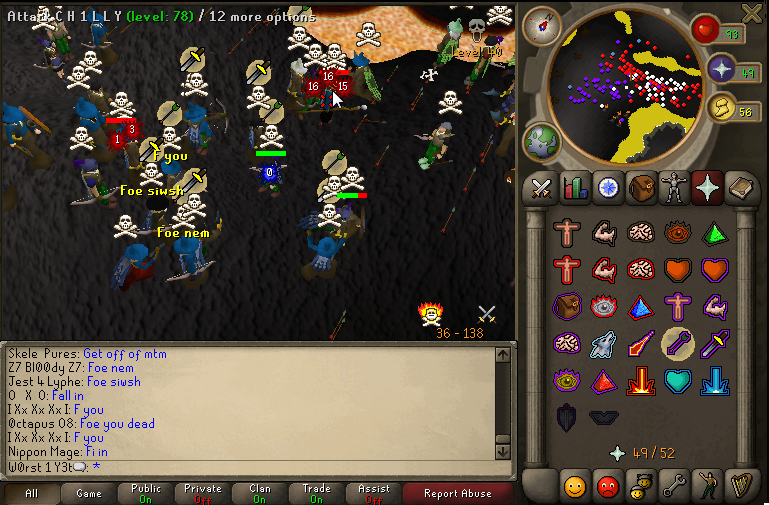Image resolution: width=769 pixels, height=505 pixels.
Task: Open the Magic spellbook tab
Action: [x=739, y=187]
